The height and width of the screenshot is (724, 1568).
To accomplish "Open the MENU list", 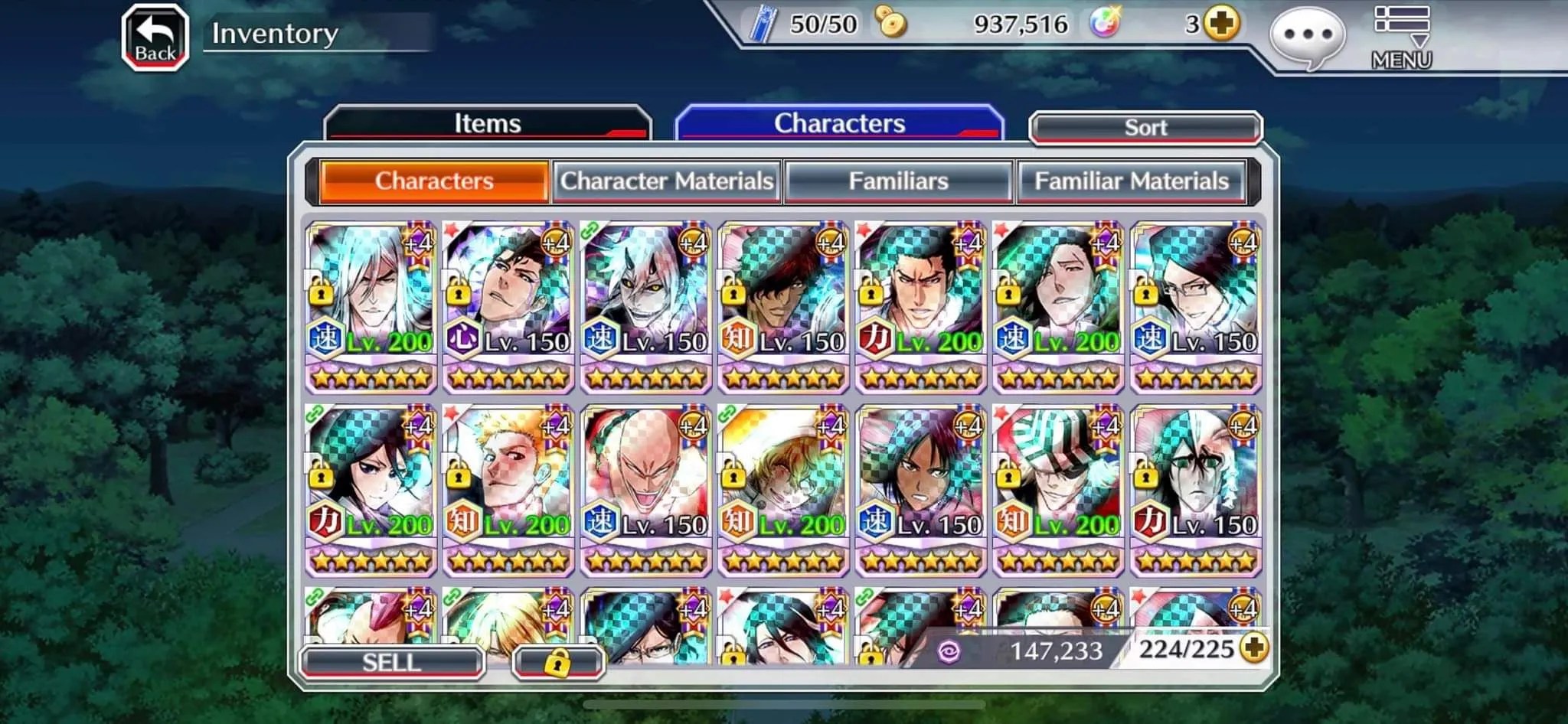I will 1401,38.
